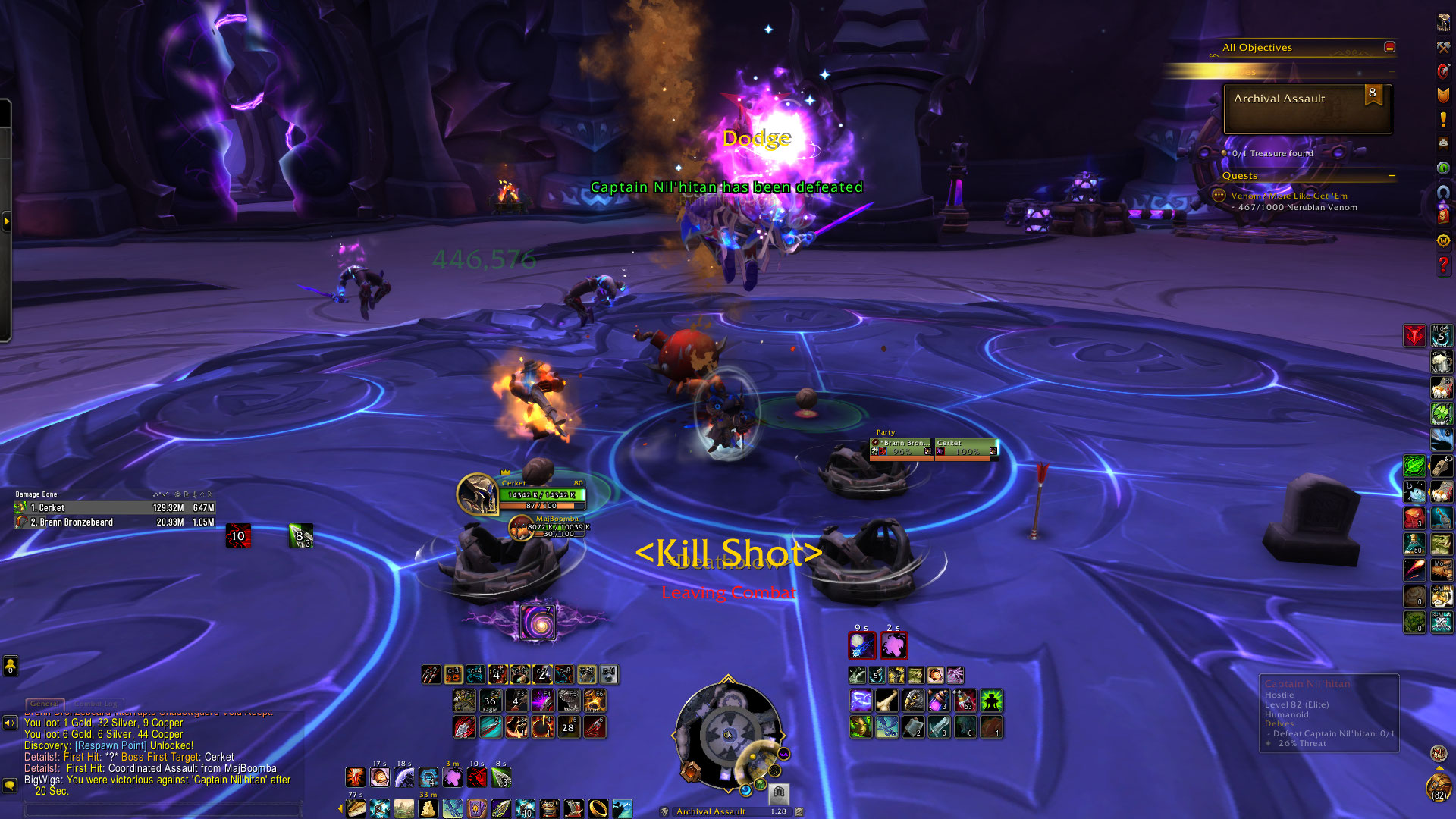The width and height of the screenshot is (1456, 819).
Task: Open the yellow exclamation mark quest icon
Action: pyautogui.click(x=1443, y=120)
